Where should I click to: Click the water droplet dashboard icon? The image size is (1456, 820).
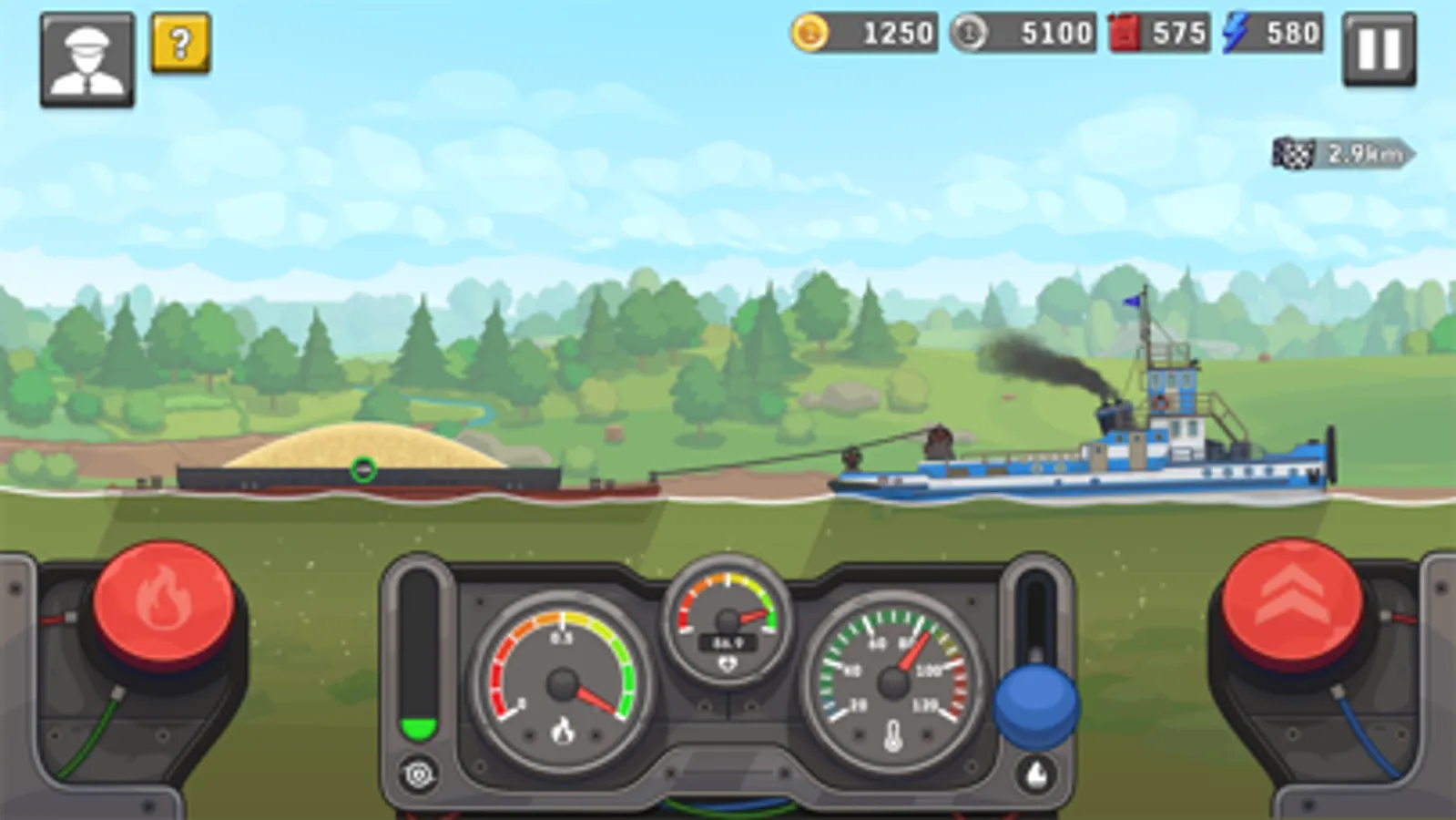(1035, 772)
